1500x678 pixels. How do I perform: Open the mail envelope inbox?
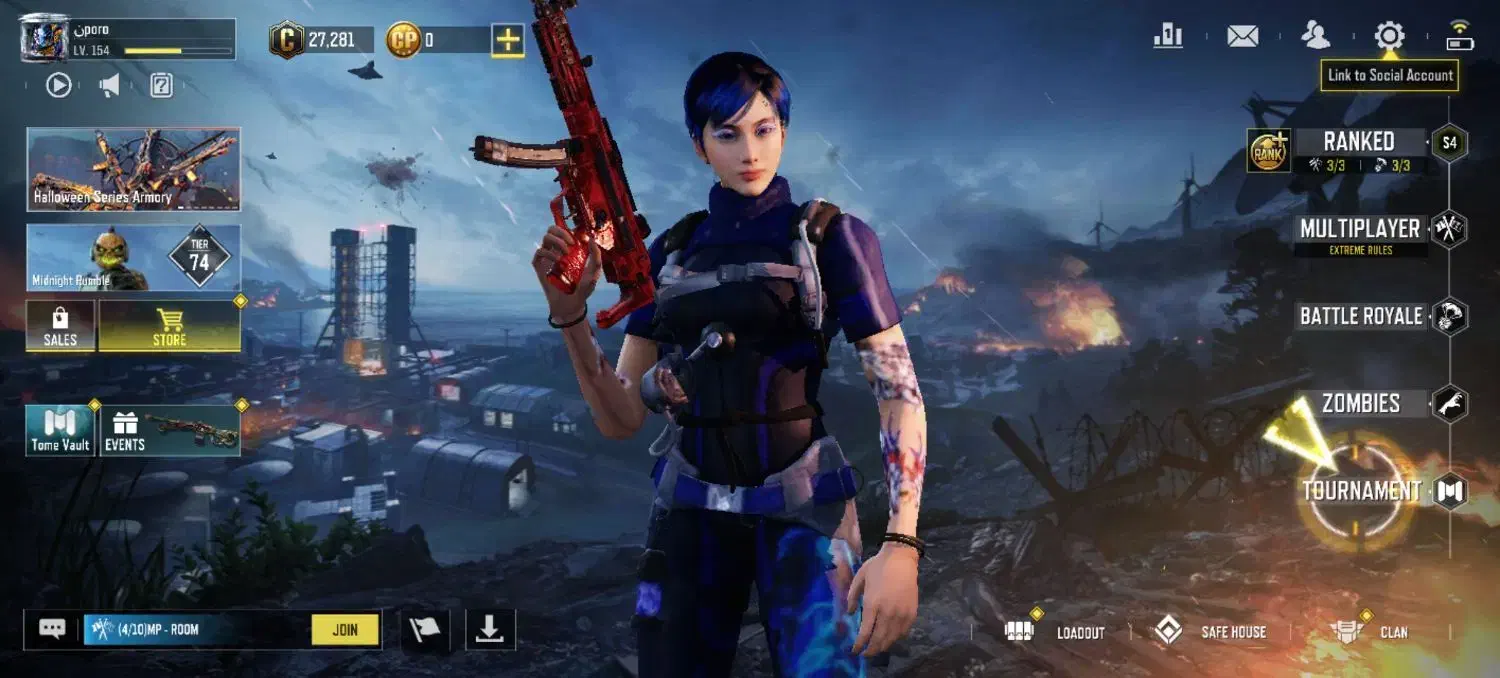click(1242, 37)
